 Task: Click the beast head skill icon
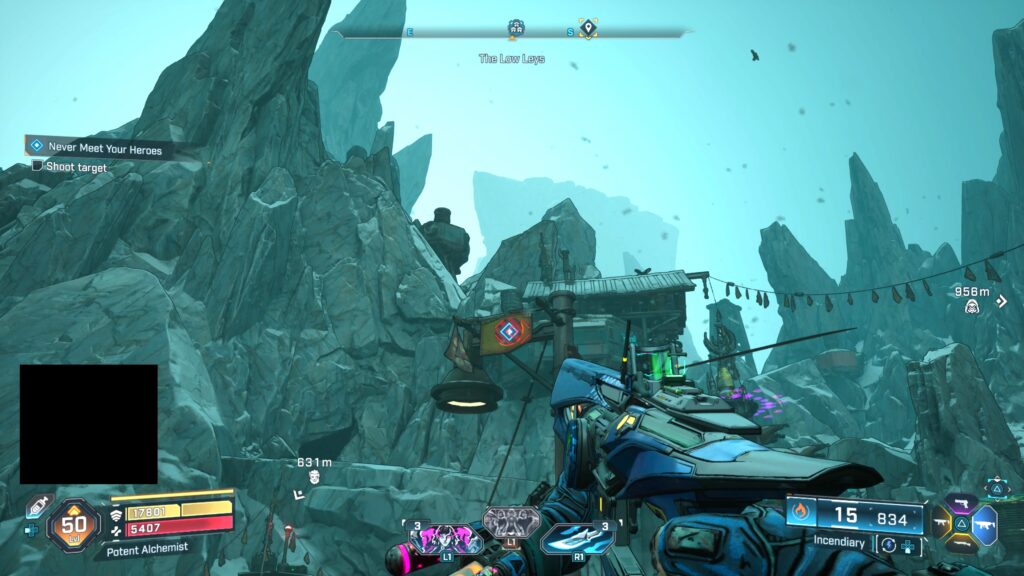coord(510,520)
